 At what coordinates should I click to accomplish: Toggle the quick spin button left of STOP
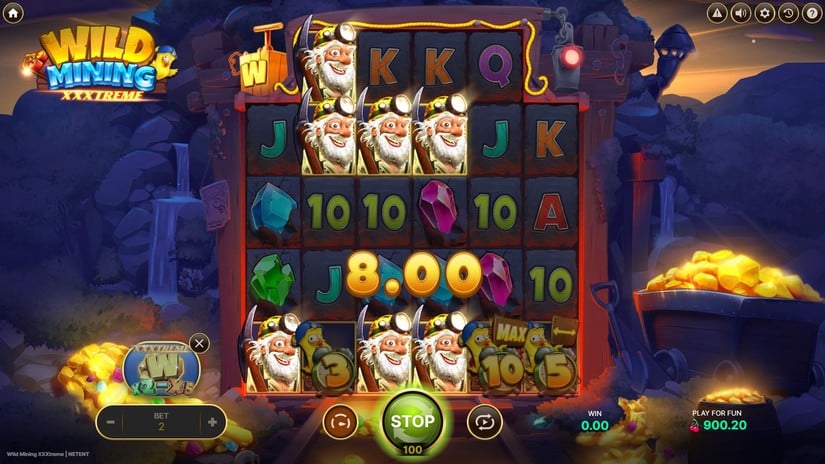[x=340, y=423]
